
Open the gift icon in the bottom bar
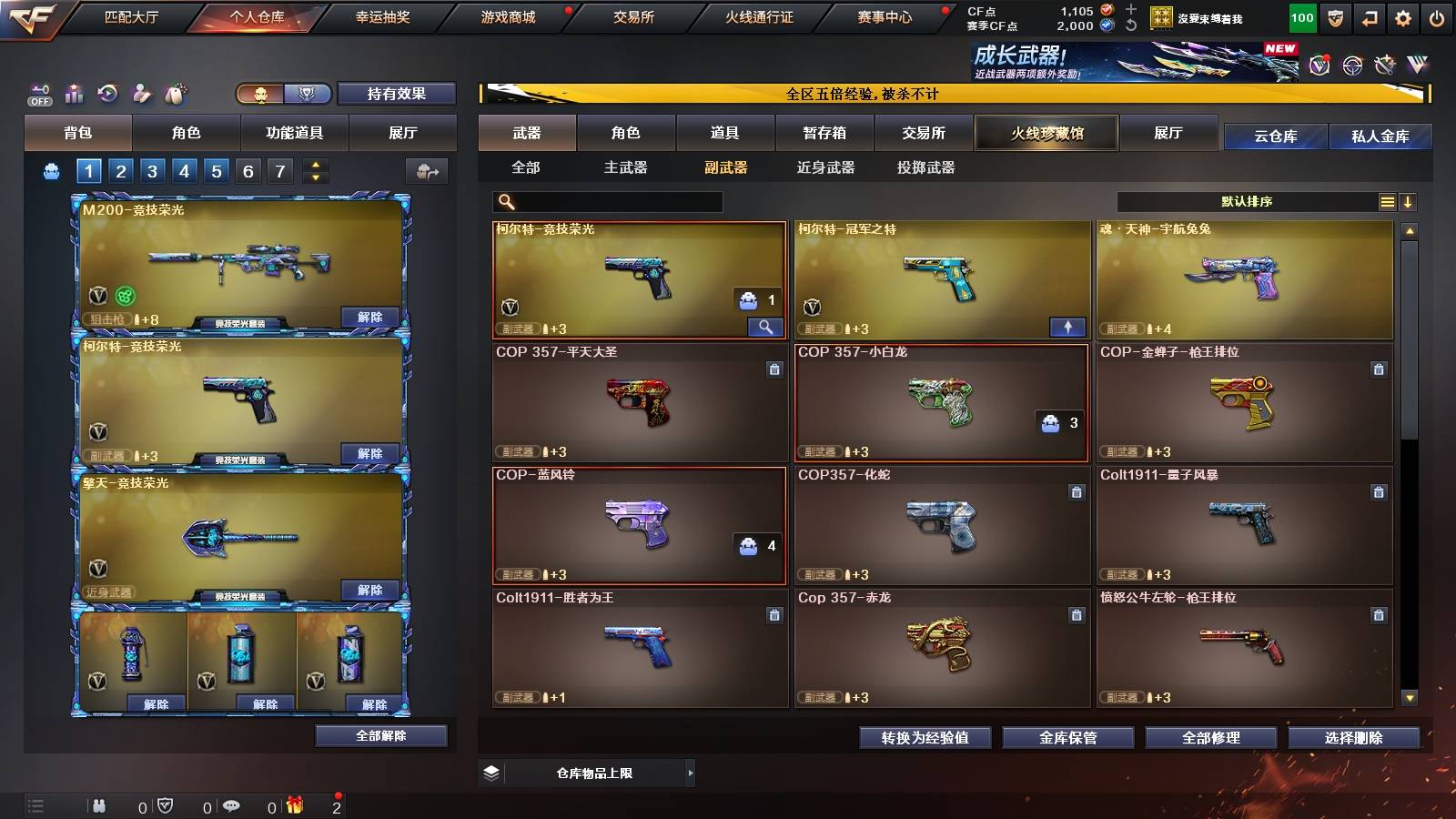(x=293, y=805)
